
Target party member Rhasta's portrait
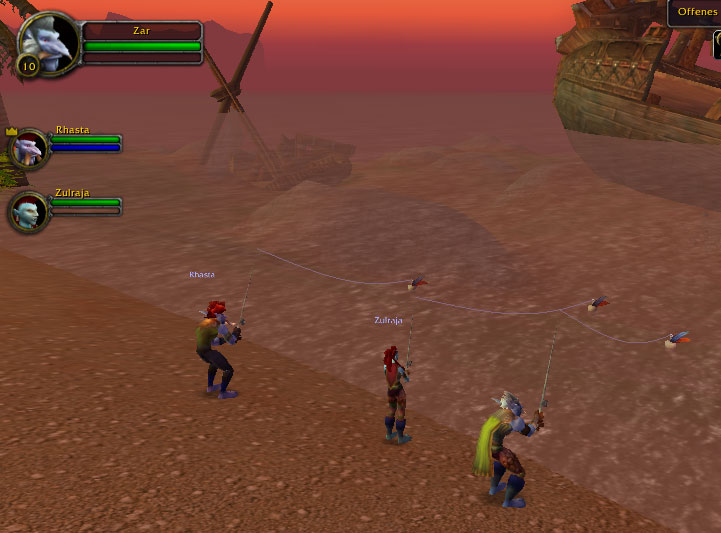(x=29, y=149)
